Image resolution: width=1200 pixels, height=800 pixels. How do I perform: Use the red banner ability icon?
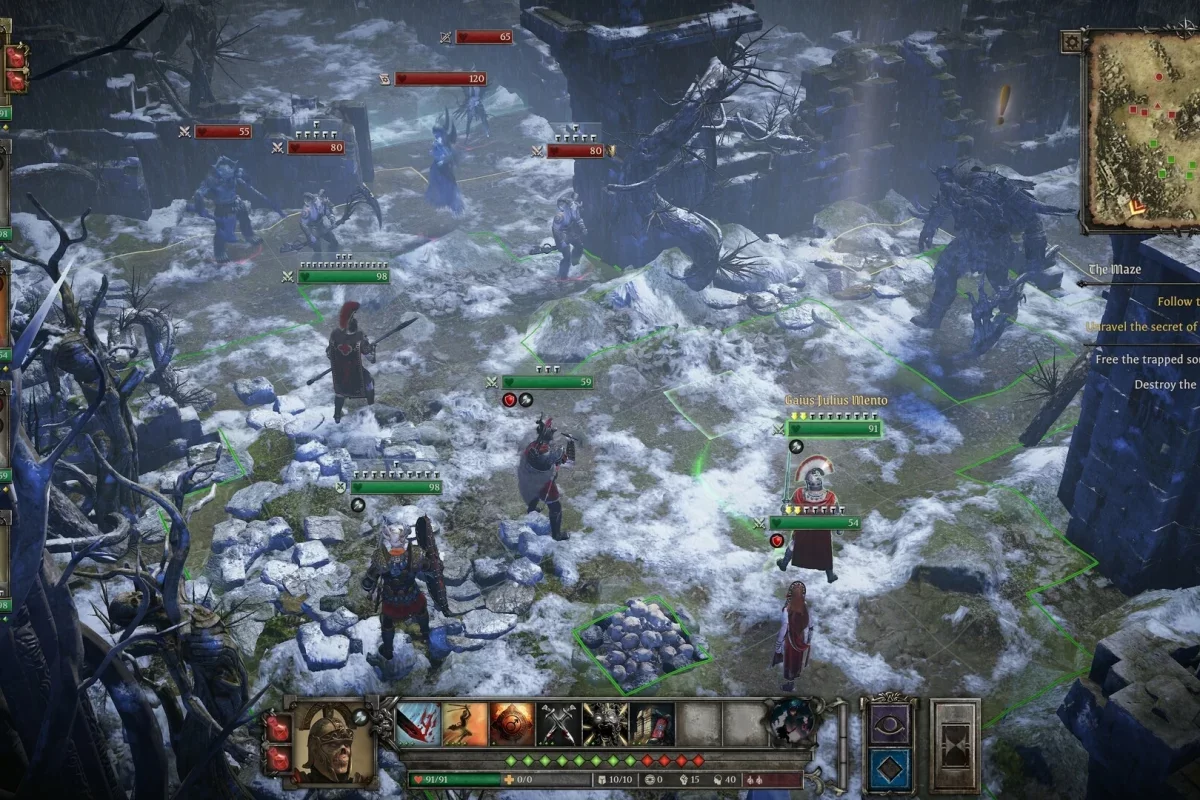651,725
